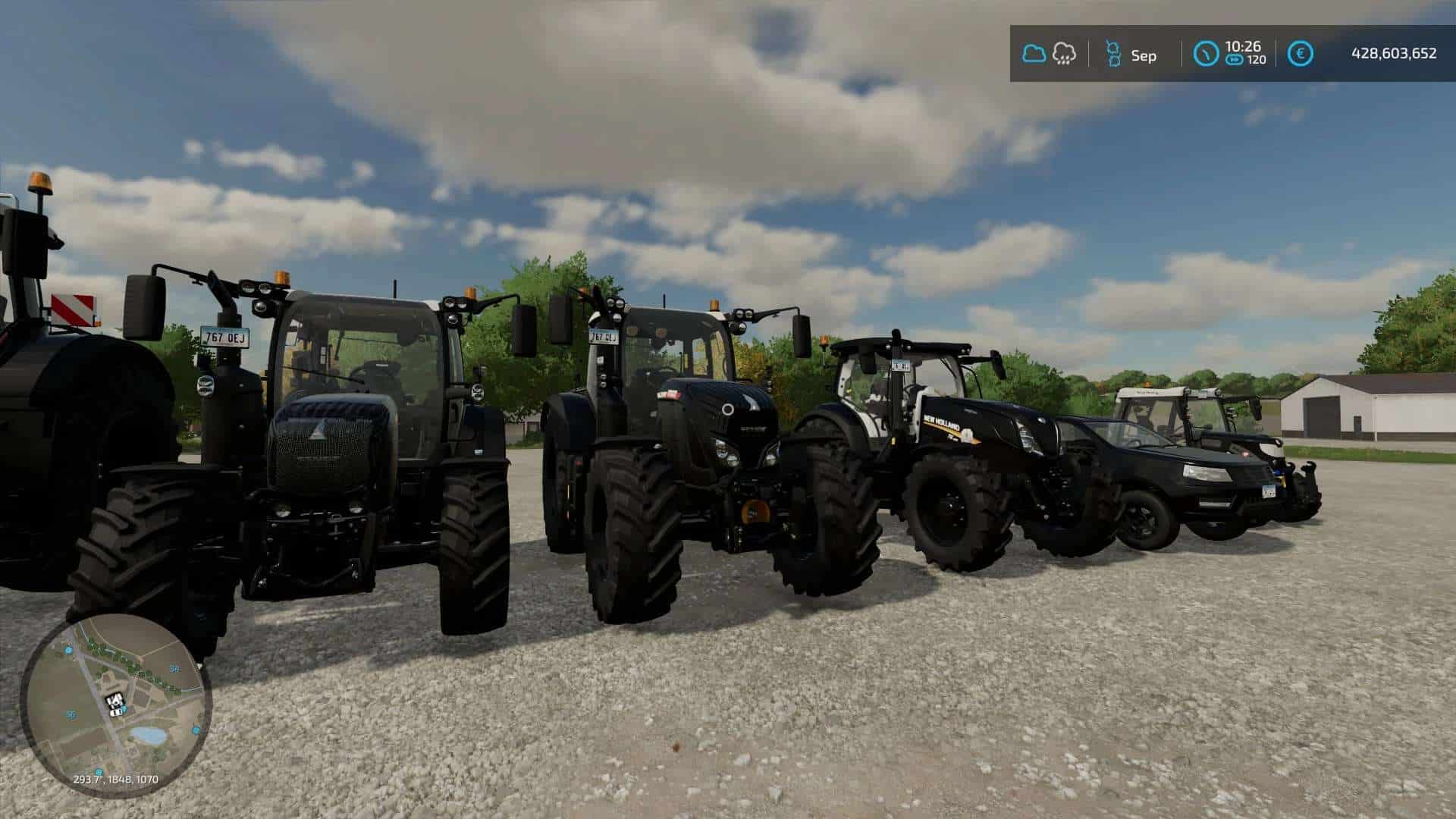
Task: Click the coordinate text under the minimap
Action: tap(115, 779)
